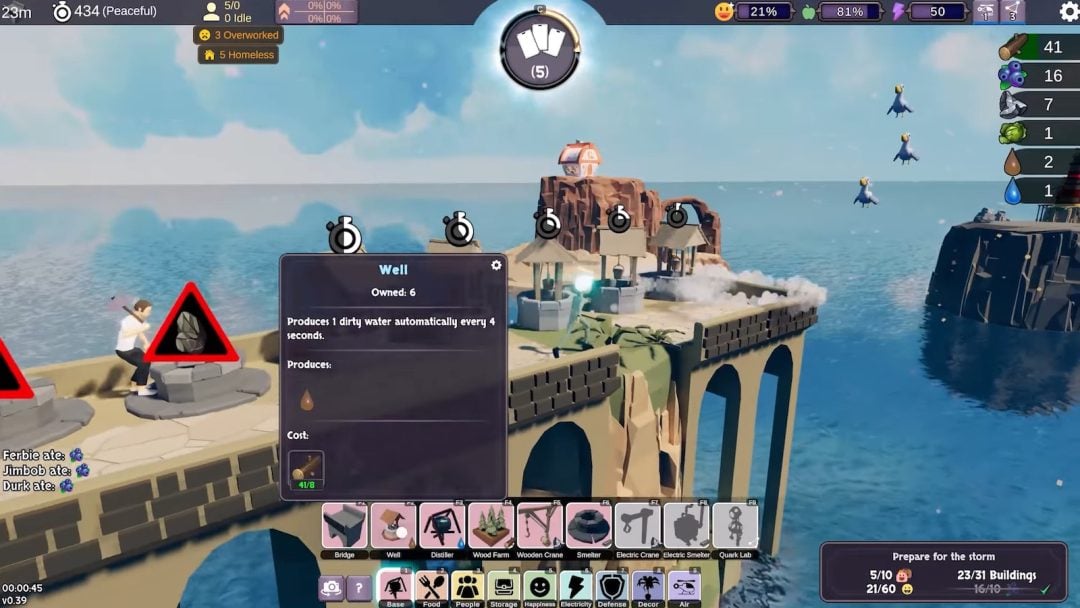Show the Electricity building category

coord(576,587)
